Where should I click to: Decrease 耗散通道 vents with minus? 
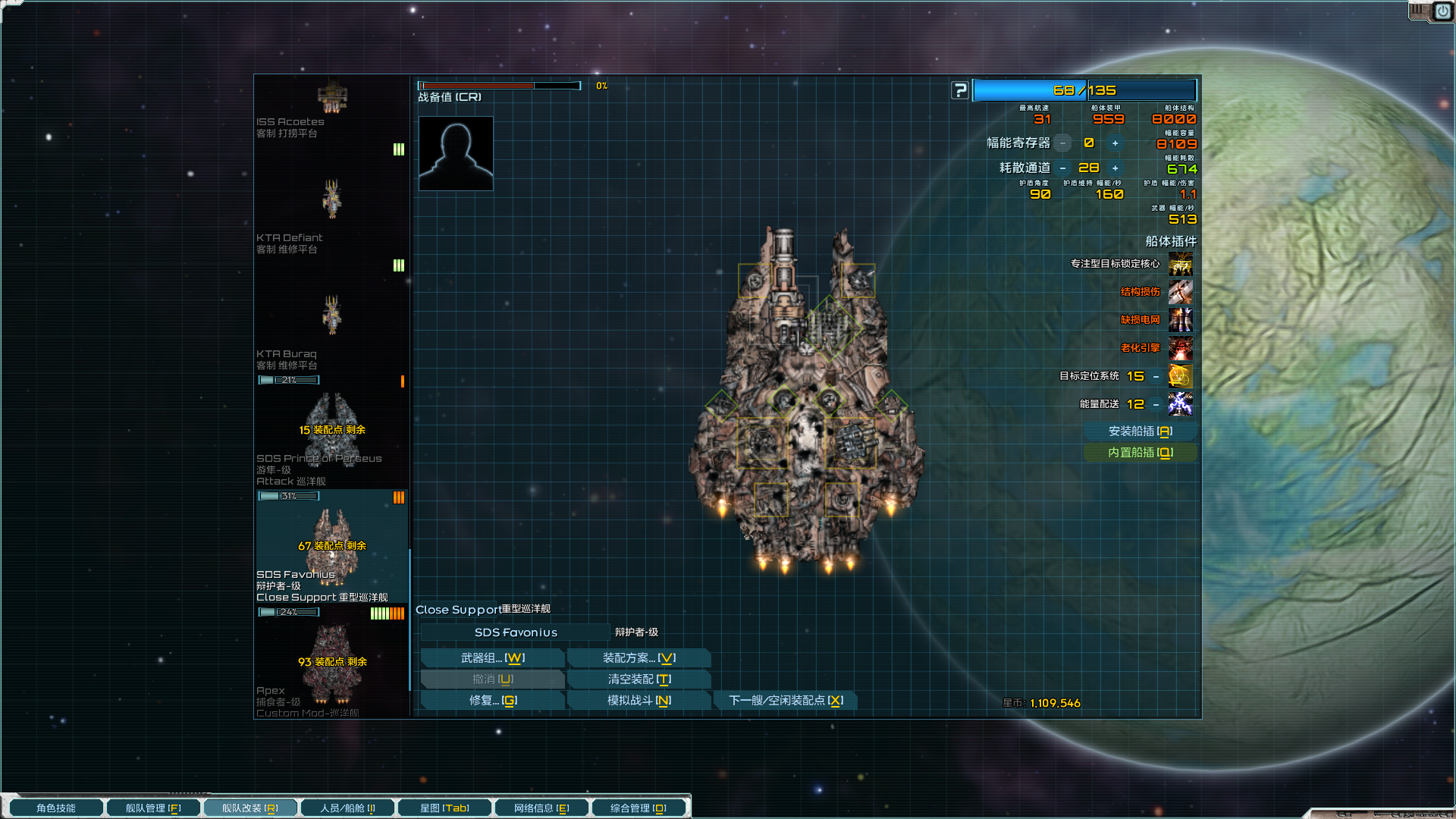tap(1062, 168)
